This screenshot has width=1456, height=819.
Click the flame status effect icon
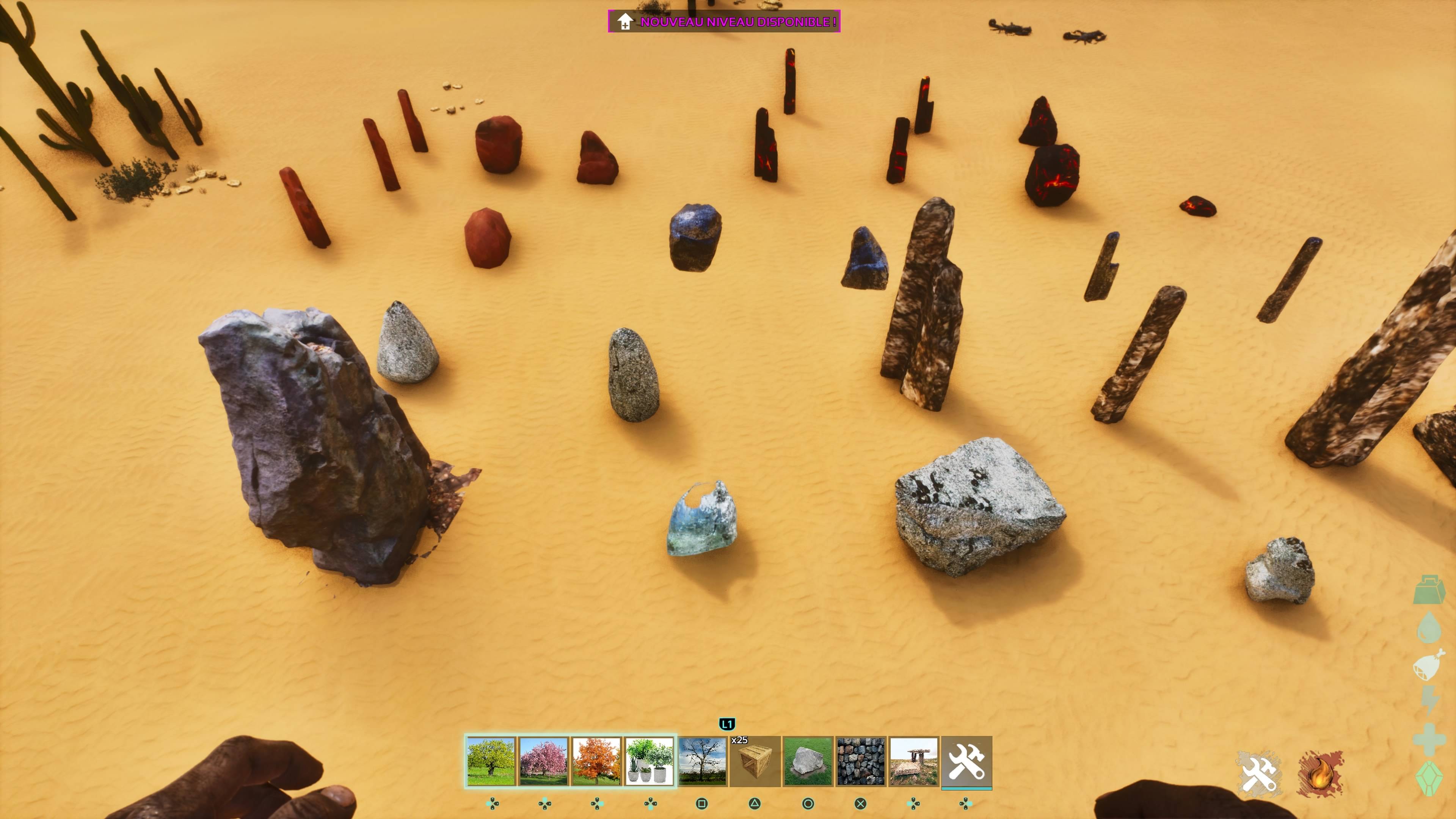pos(1320,774)
